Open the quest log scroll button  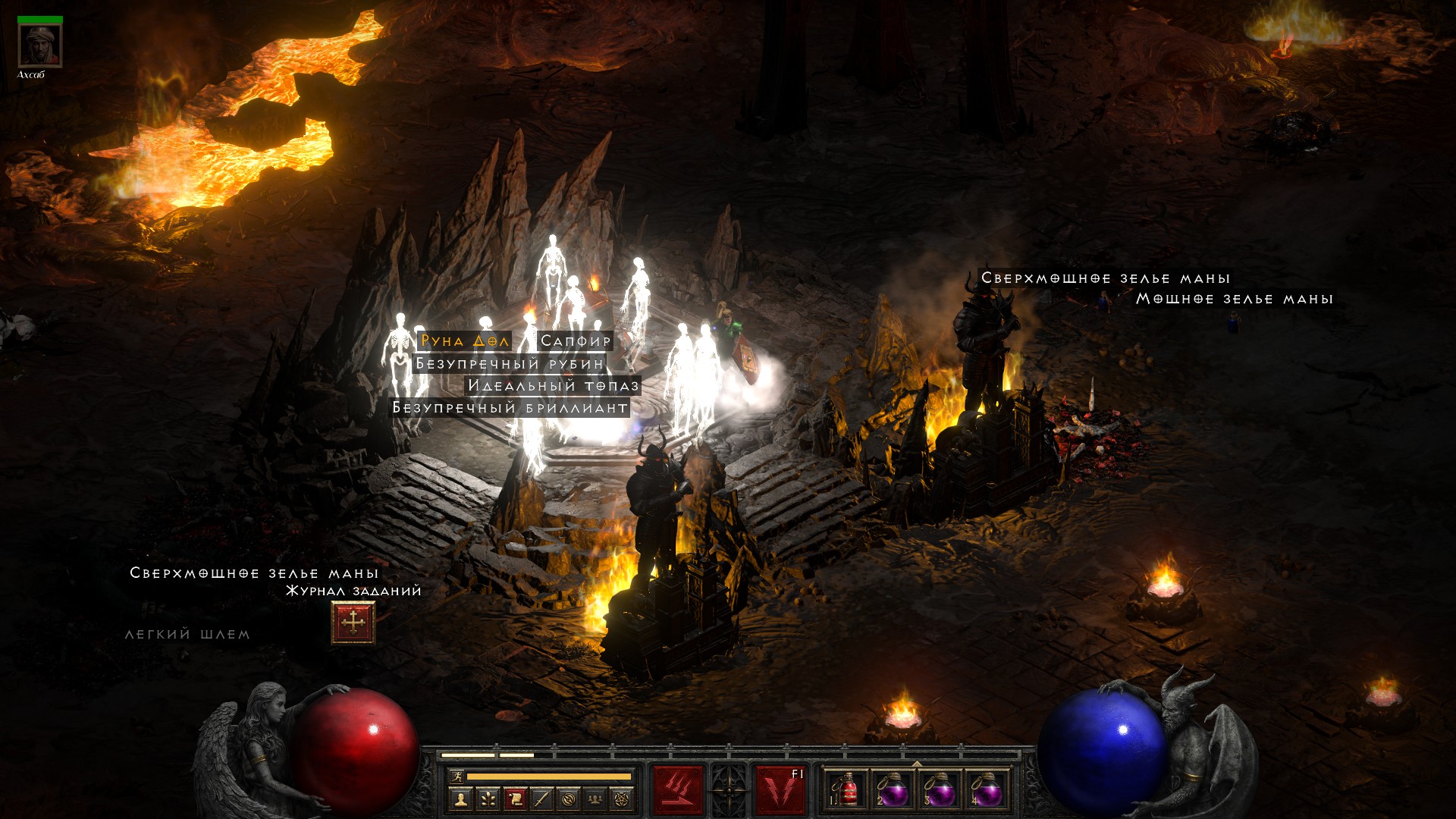(515, 799)
